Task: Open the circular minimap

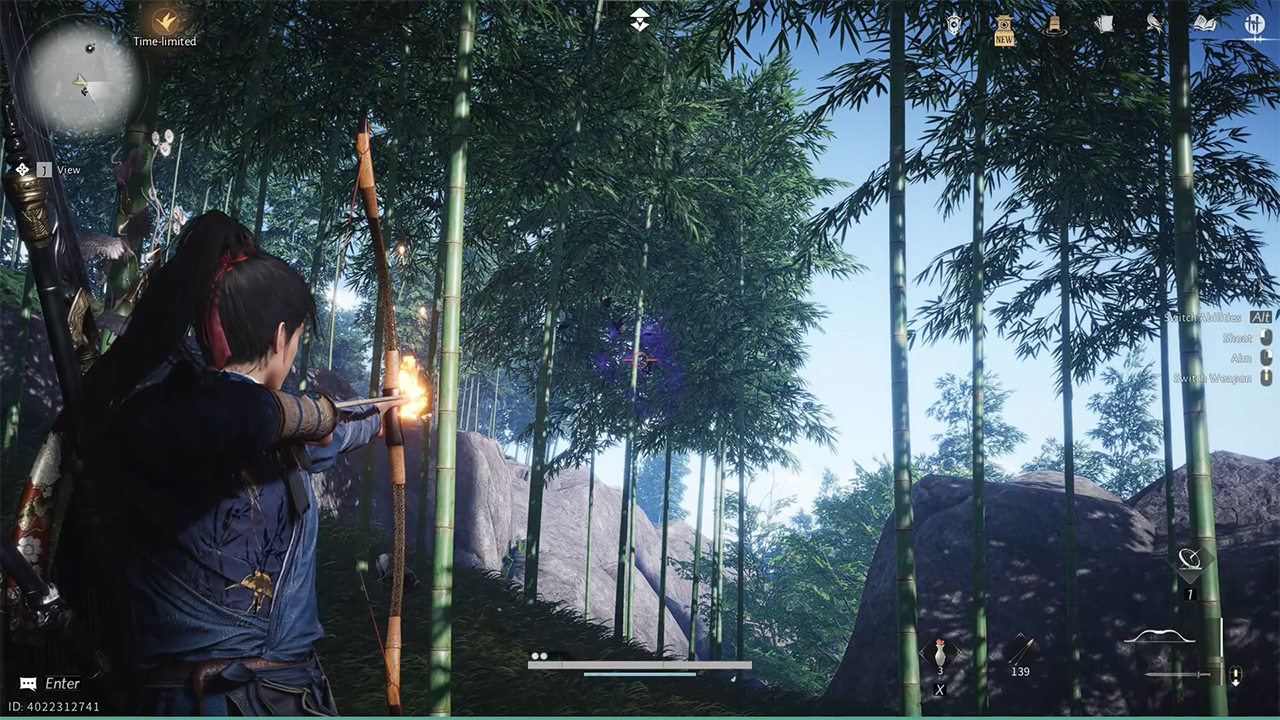Action: (x=77, y=78)
